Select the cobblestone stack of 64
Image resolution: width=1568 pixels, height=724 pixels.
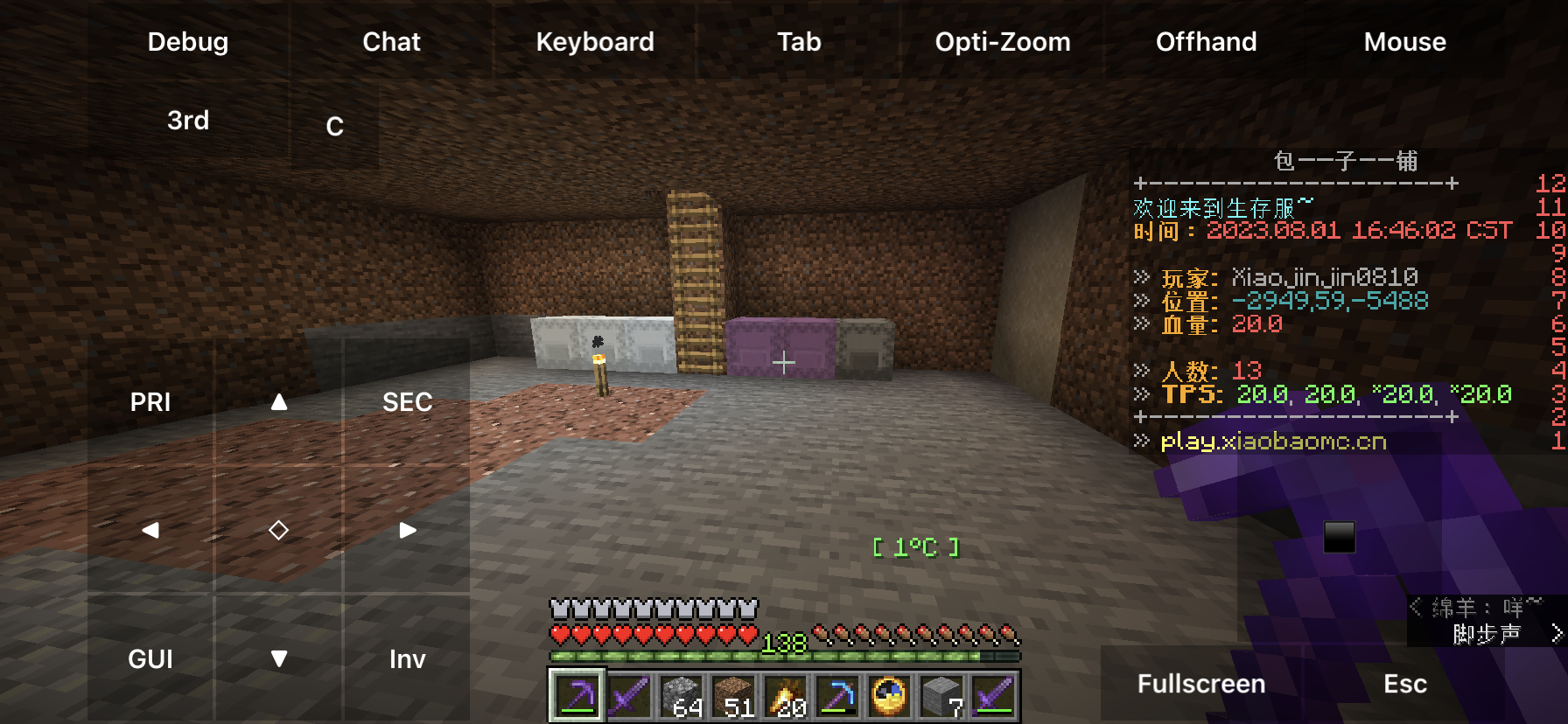pos(681,697)
